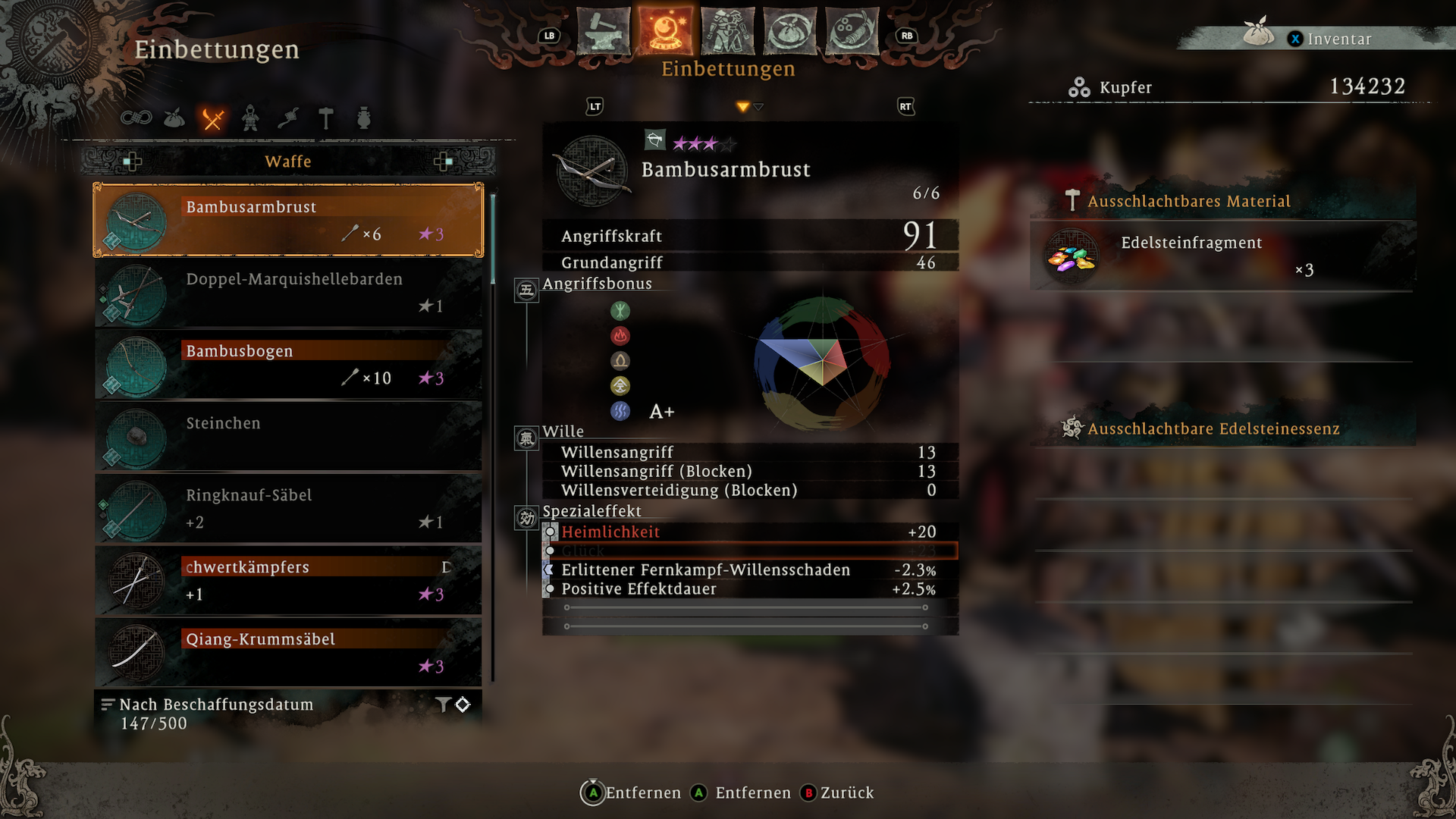The height and width of the screenshot is (819, 1456).
Task: Show the armor category filter
Action: coord(250,118)
